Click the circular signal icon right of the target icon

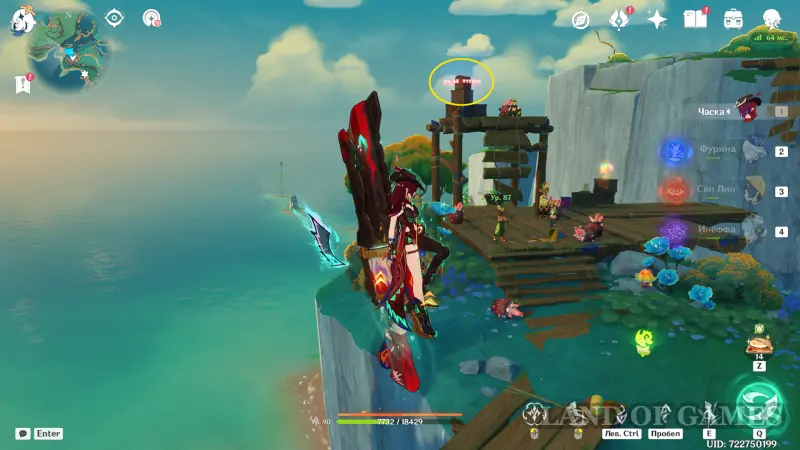click(152, 18)
